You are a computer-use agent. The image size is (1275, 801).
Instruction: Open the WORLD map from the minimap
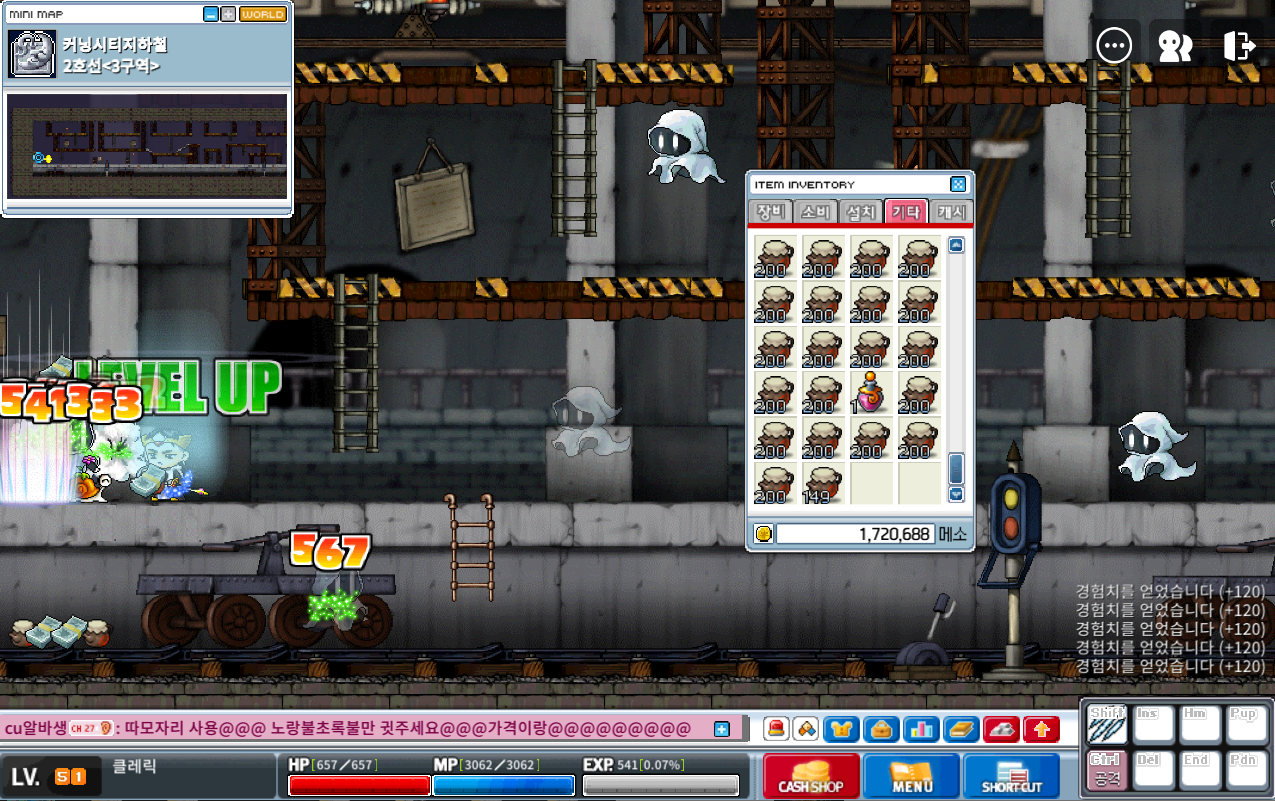[x=263, y=14]
